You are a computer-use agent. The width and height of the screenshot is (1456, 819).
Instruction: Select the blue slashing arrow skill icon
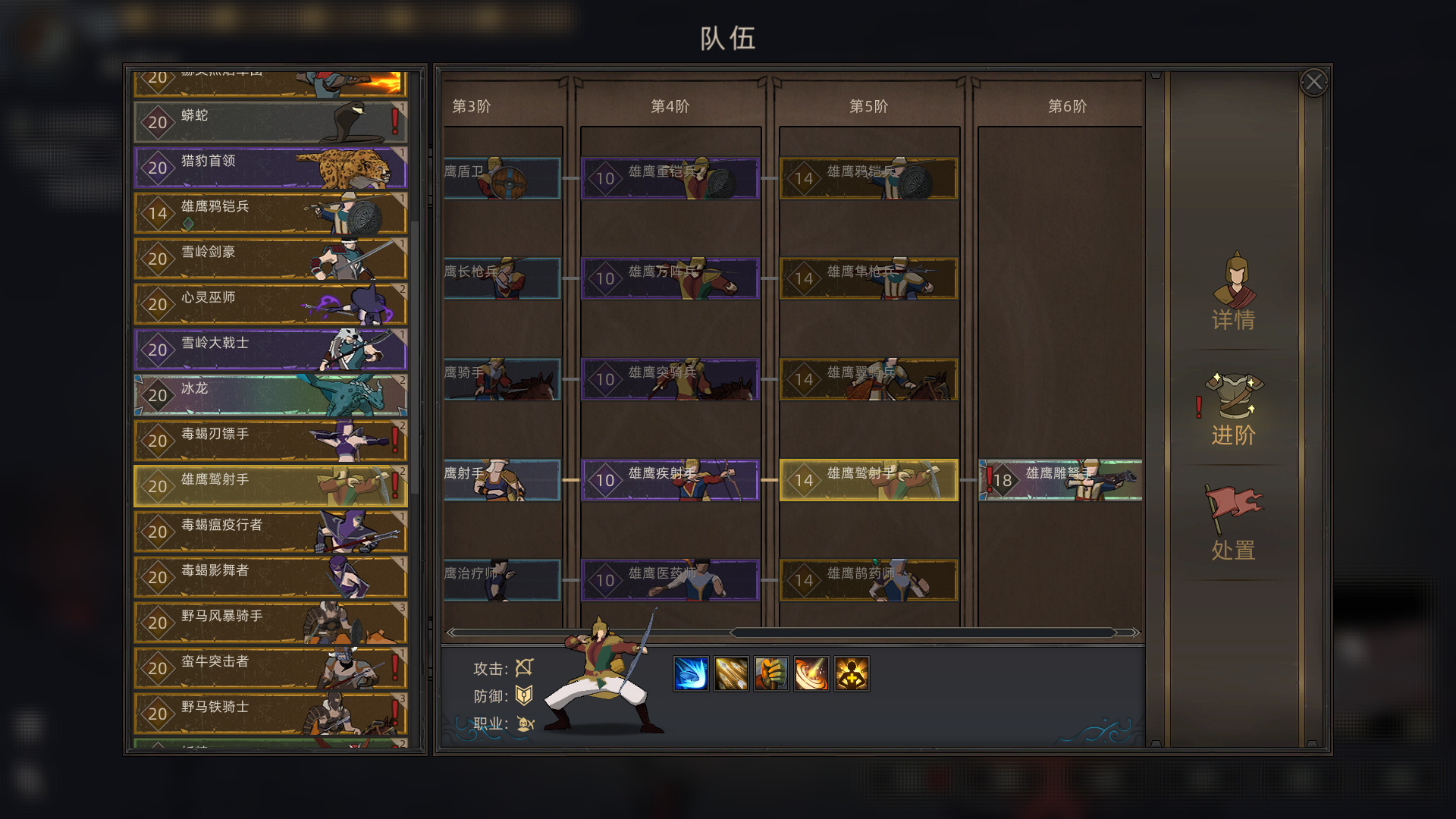[x=691, y=673]
